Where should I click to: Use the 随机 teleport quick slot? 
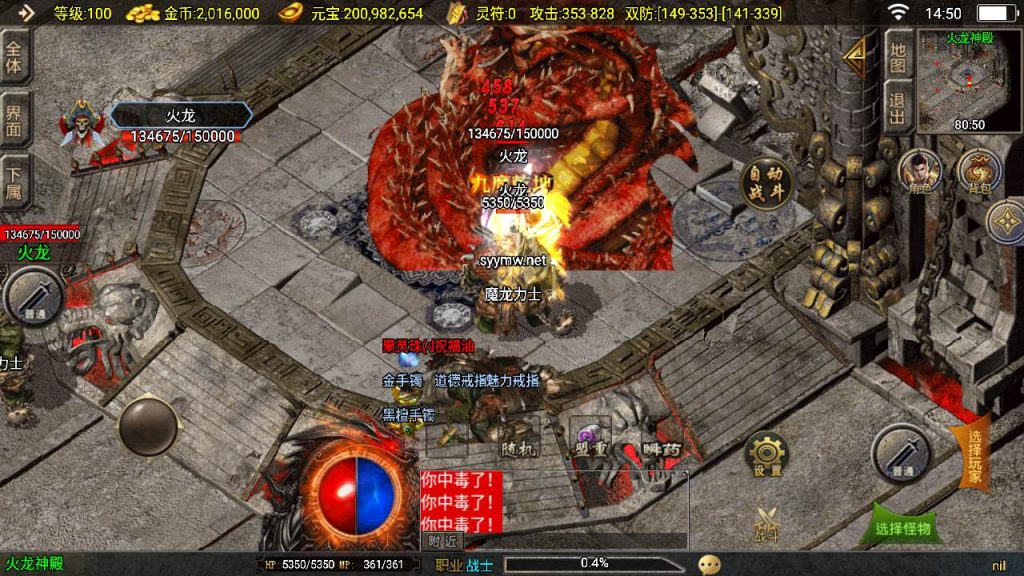point(520,438)
